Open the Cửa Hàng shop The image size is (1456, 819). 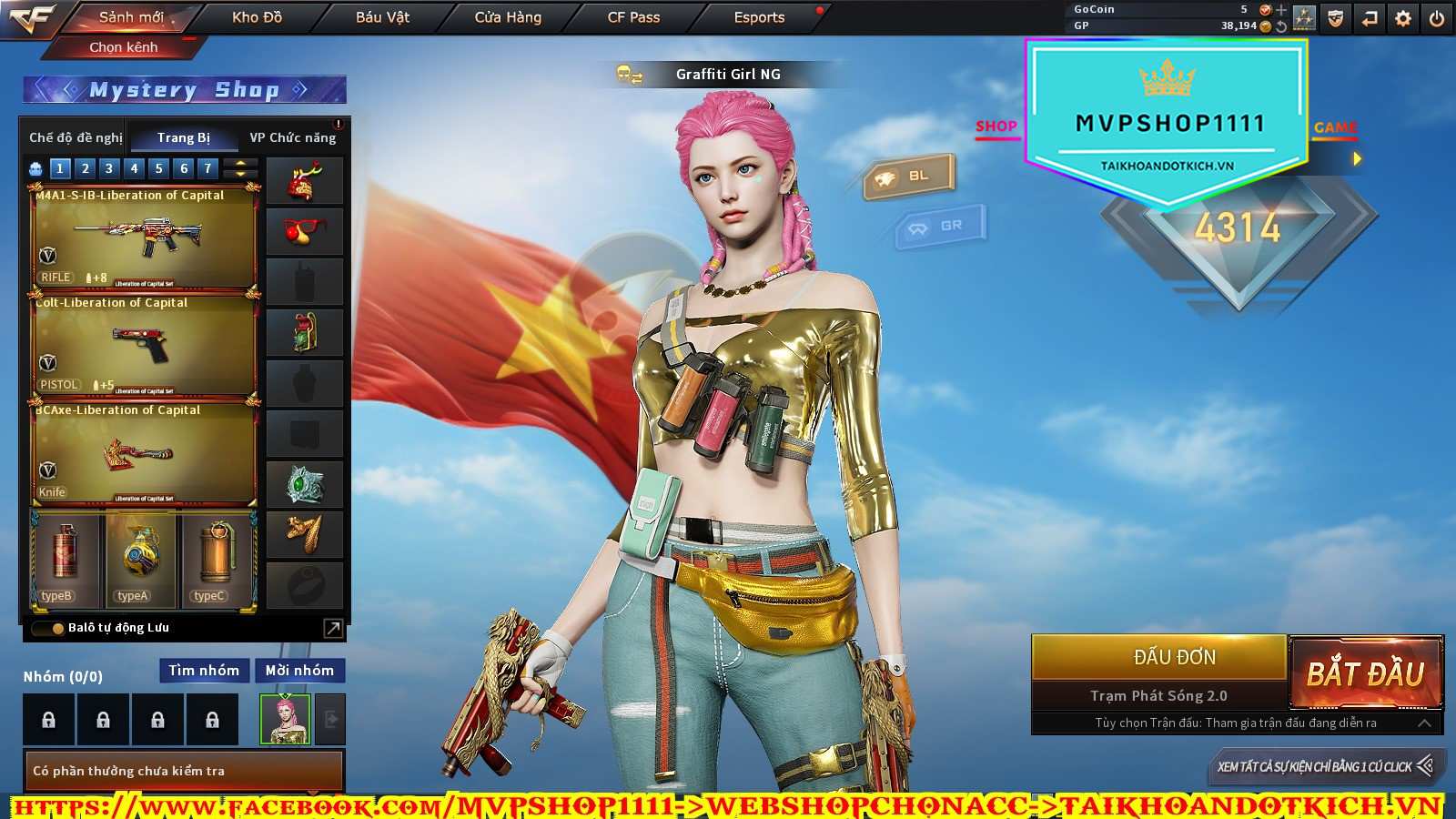tap(508, 17)
